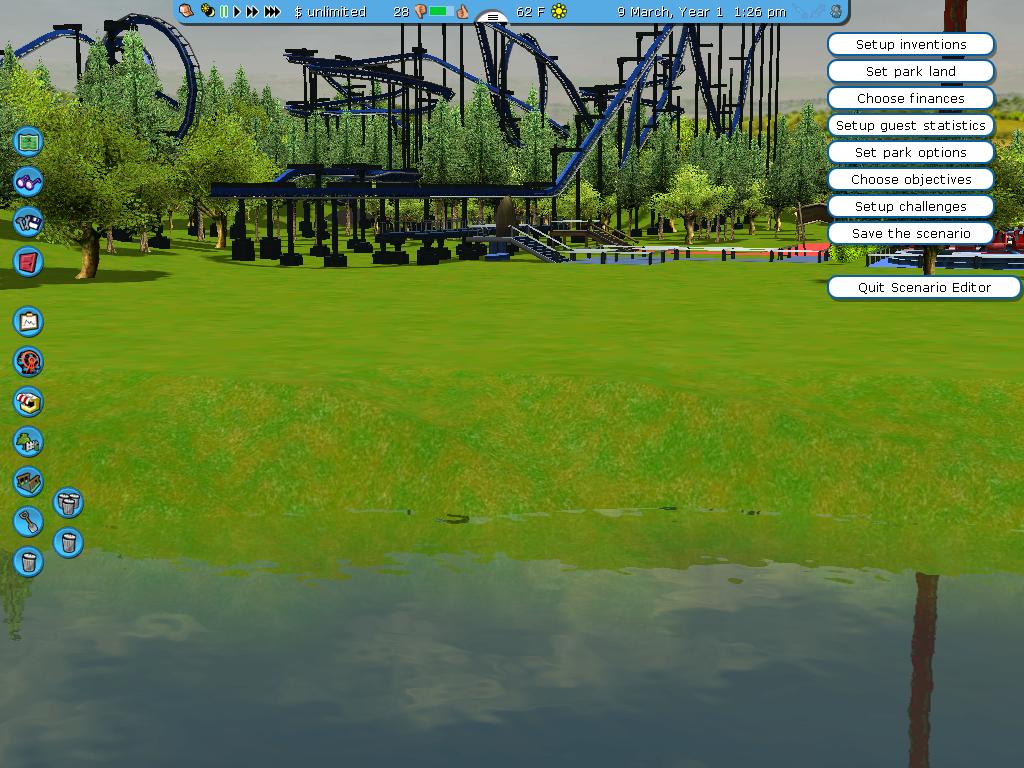Open Choose objectives
Image resolution: width=1024 pixels, height=768 pixels.
tap(910, 180)
